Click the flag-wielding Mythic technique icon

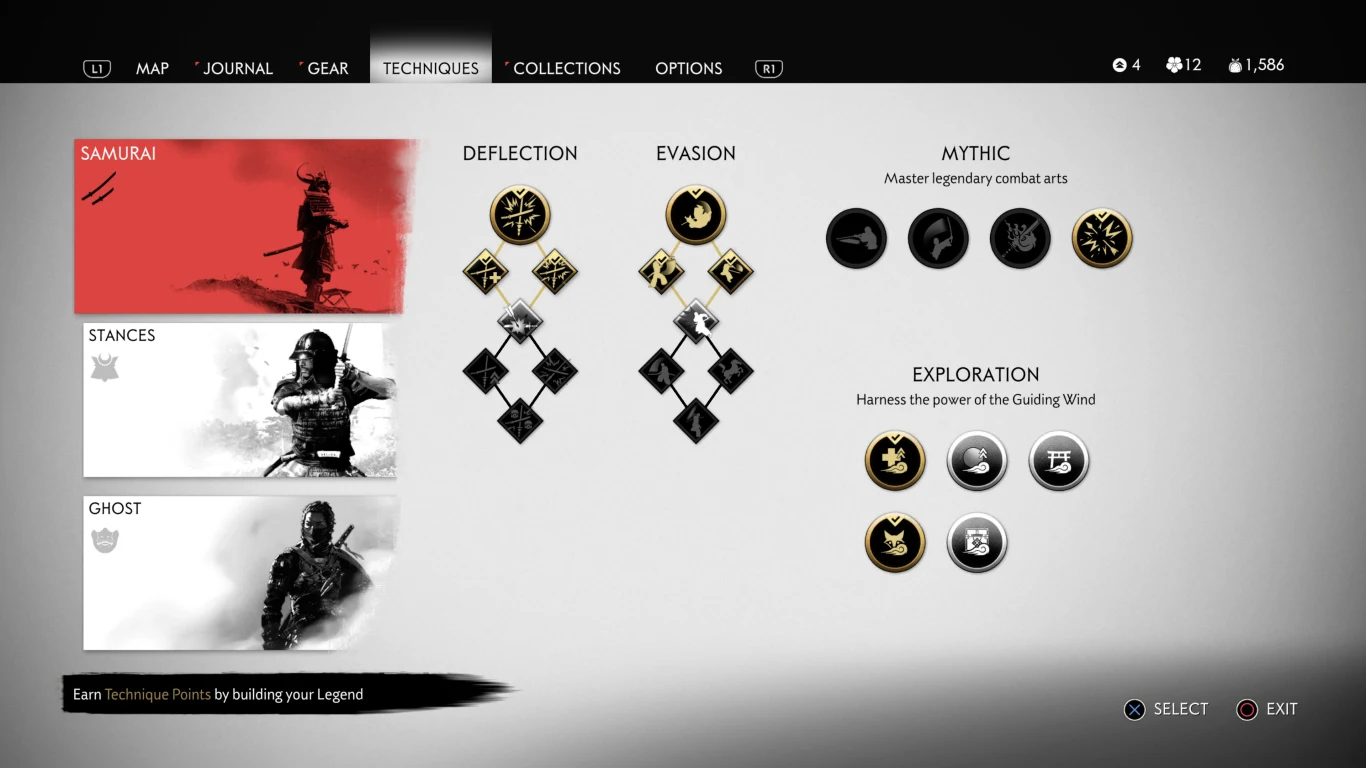[x=938, y=238]
